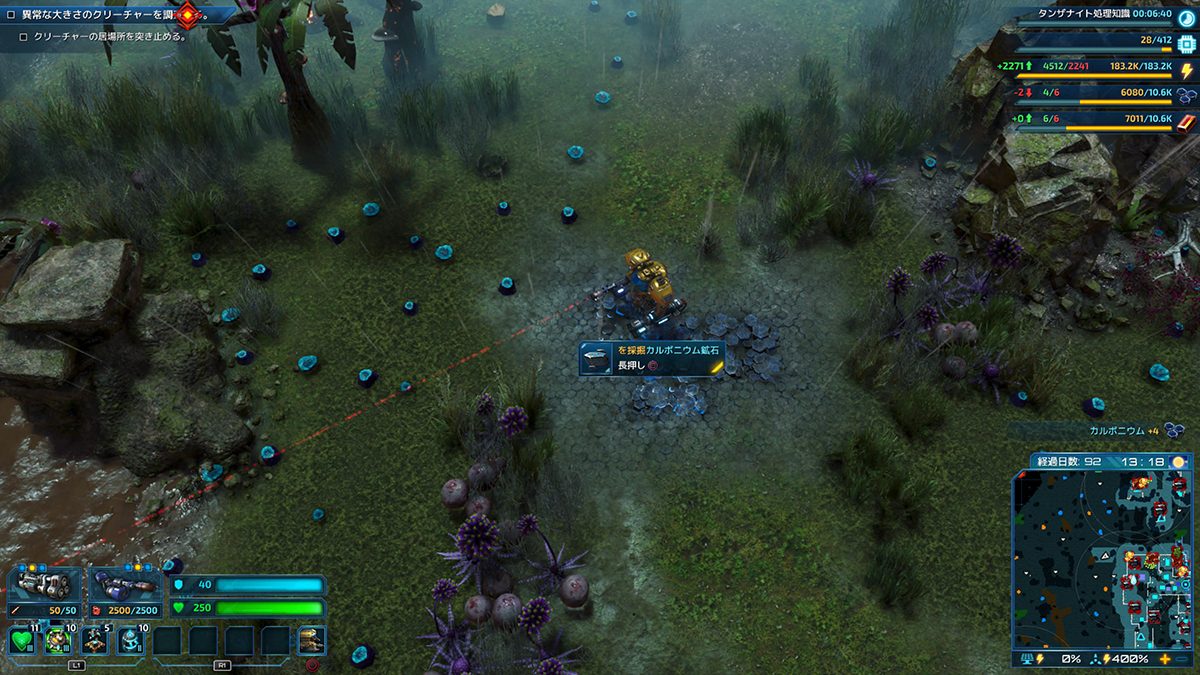
Task: Click the blue processor chip icon
Action: (1186, 44)
